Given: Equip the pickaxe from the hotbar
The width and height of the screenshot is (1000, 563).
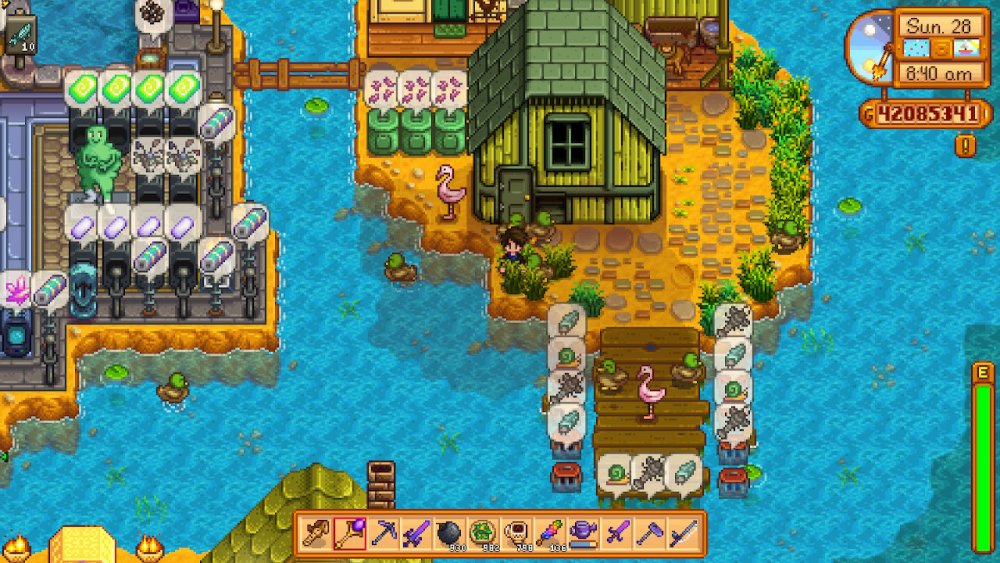Looking at the screenshot, I should [x=383, y=533].
